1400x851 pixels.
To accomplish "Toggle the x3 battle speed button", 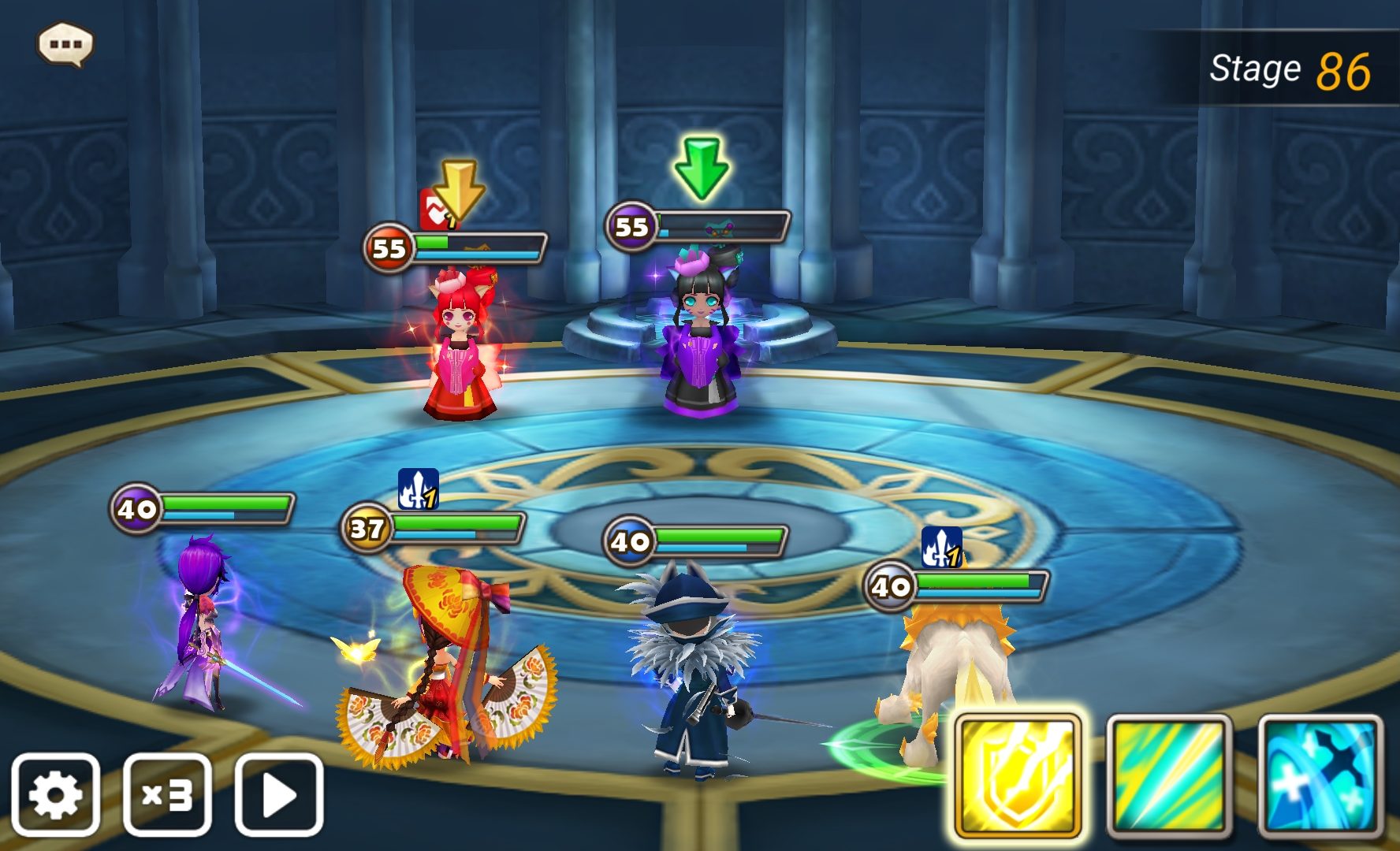I will click(167, 794).
